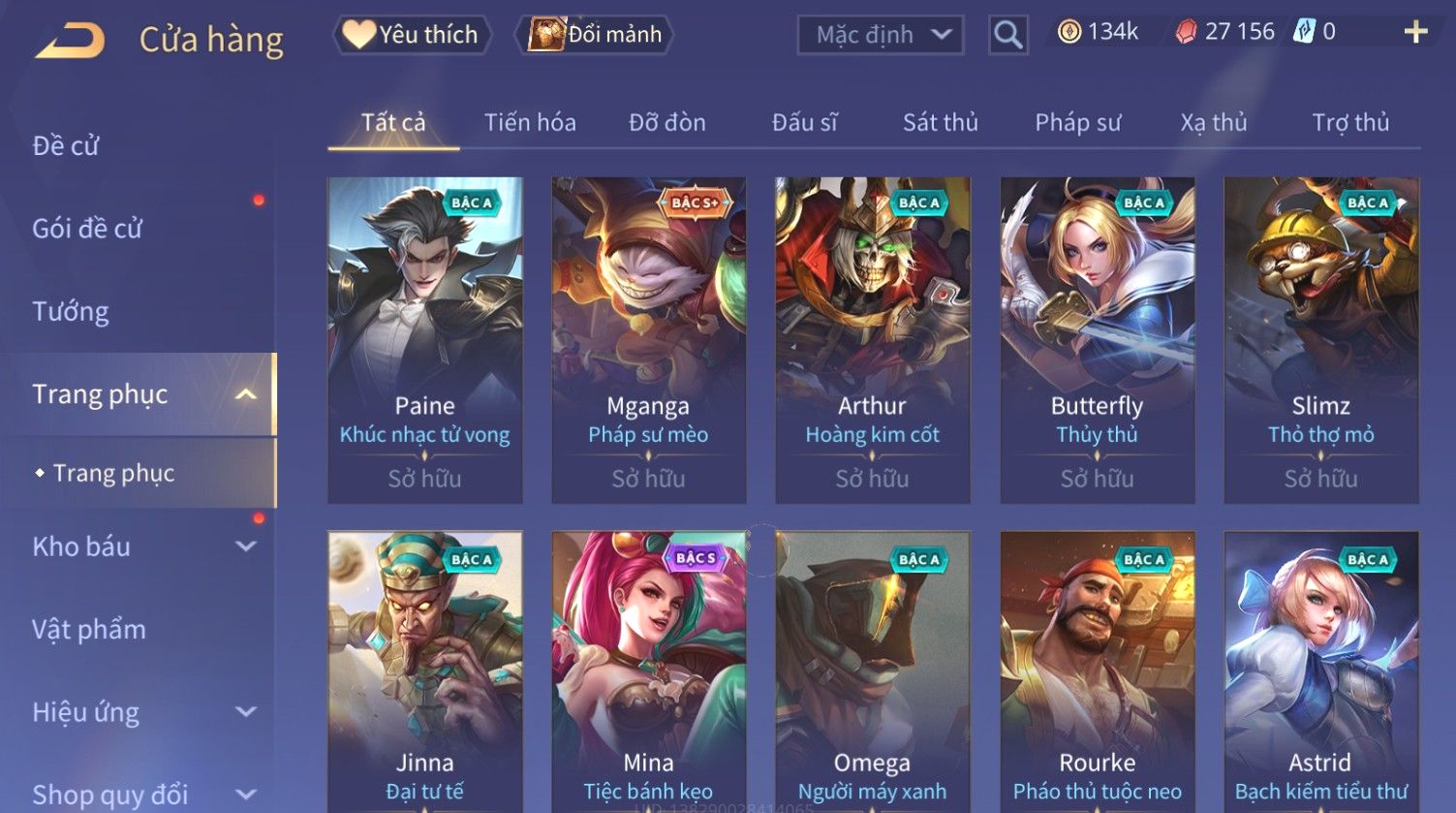The width and height of the screenshot is (1456, 813).
Task: Open the Vật phẩm items section
Action: click(x=89, y=630)
